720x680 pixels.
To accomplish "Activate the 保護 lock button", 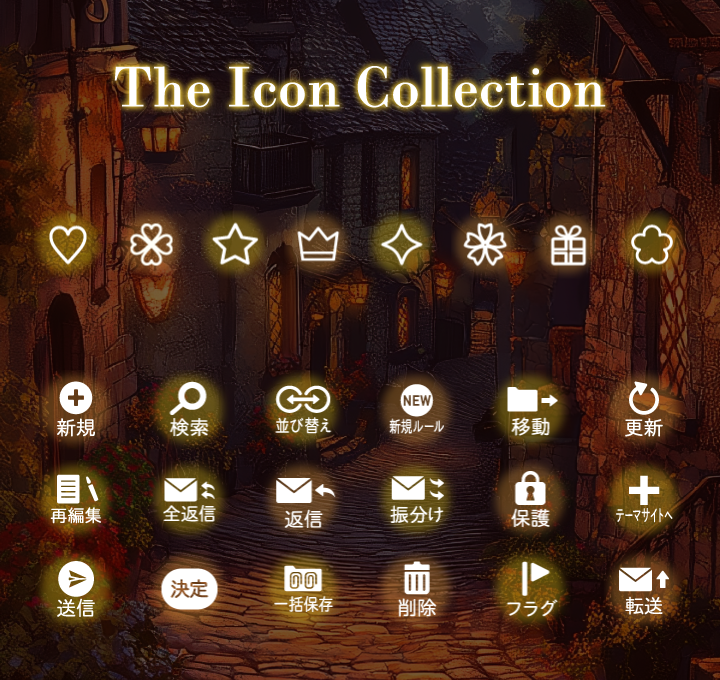I will click(531, 500).
